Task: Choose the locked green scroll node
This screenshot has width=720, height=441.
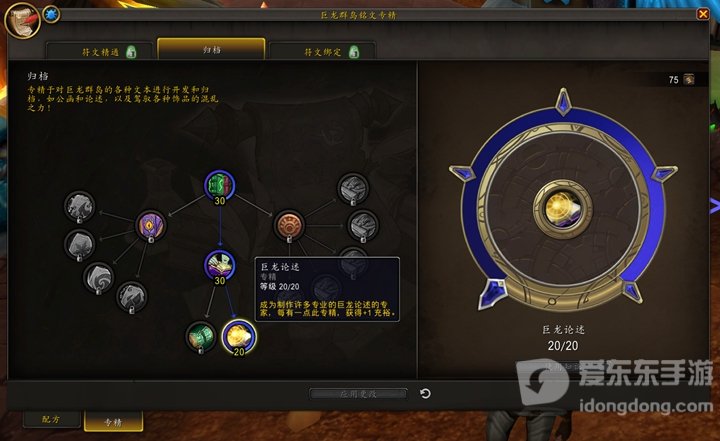Action: click(x=200, y=336)
